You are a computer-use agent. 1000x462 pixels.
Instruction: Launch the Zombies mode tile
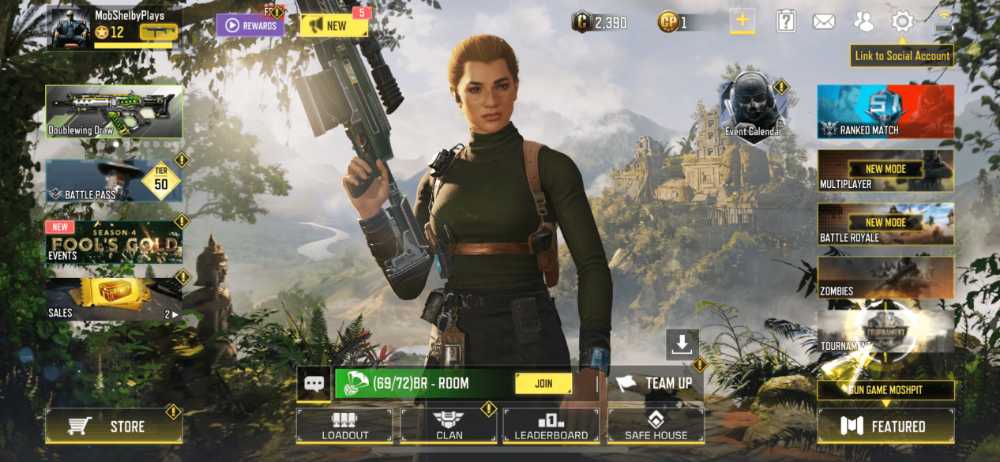tap(885, 277)
